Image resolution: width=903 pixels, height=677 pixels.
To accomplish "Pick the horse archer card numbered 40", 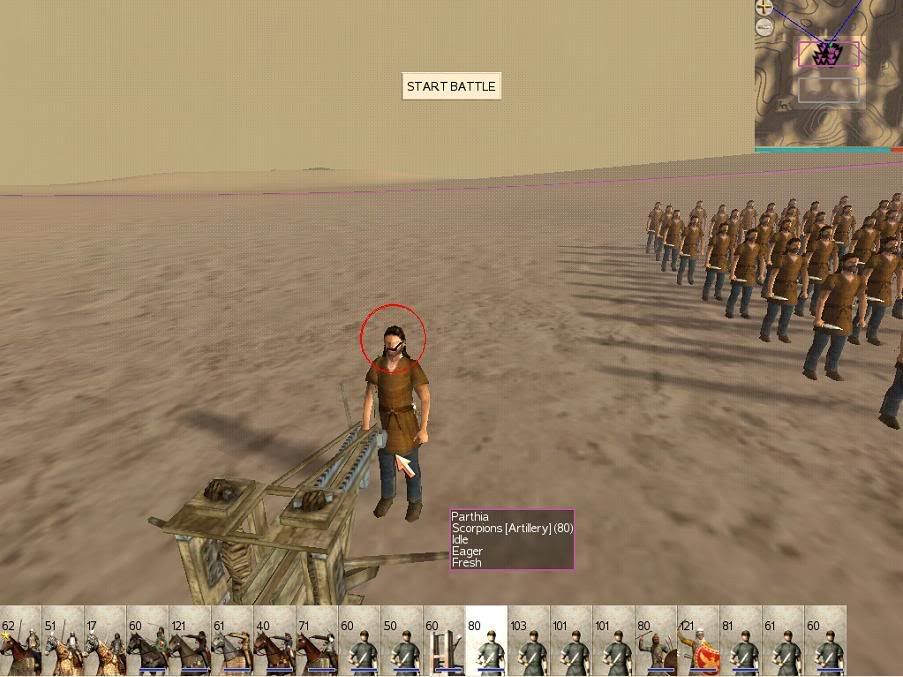I will (x=274, y=641).
